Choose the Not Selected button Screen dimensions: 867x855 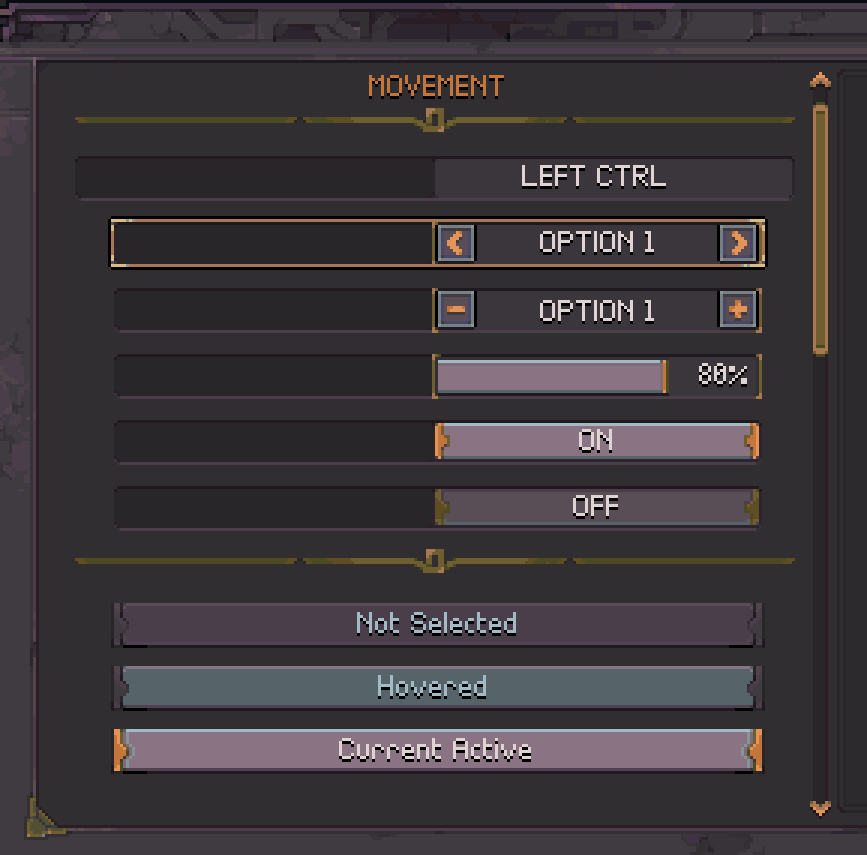[437, 624]
